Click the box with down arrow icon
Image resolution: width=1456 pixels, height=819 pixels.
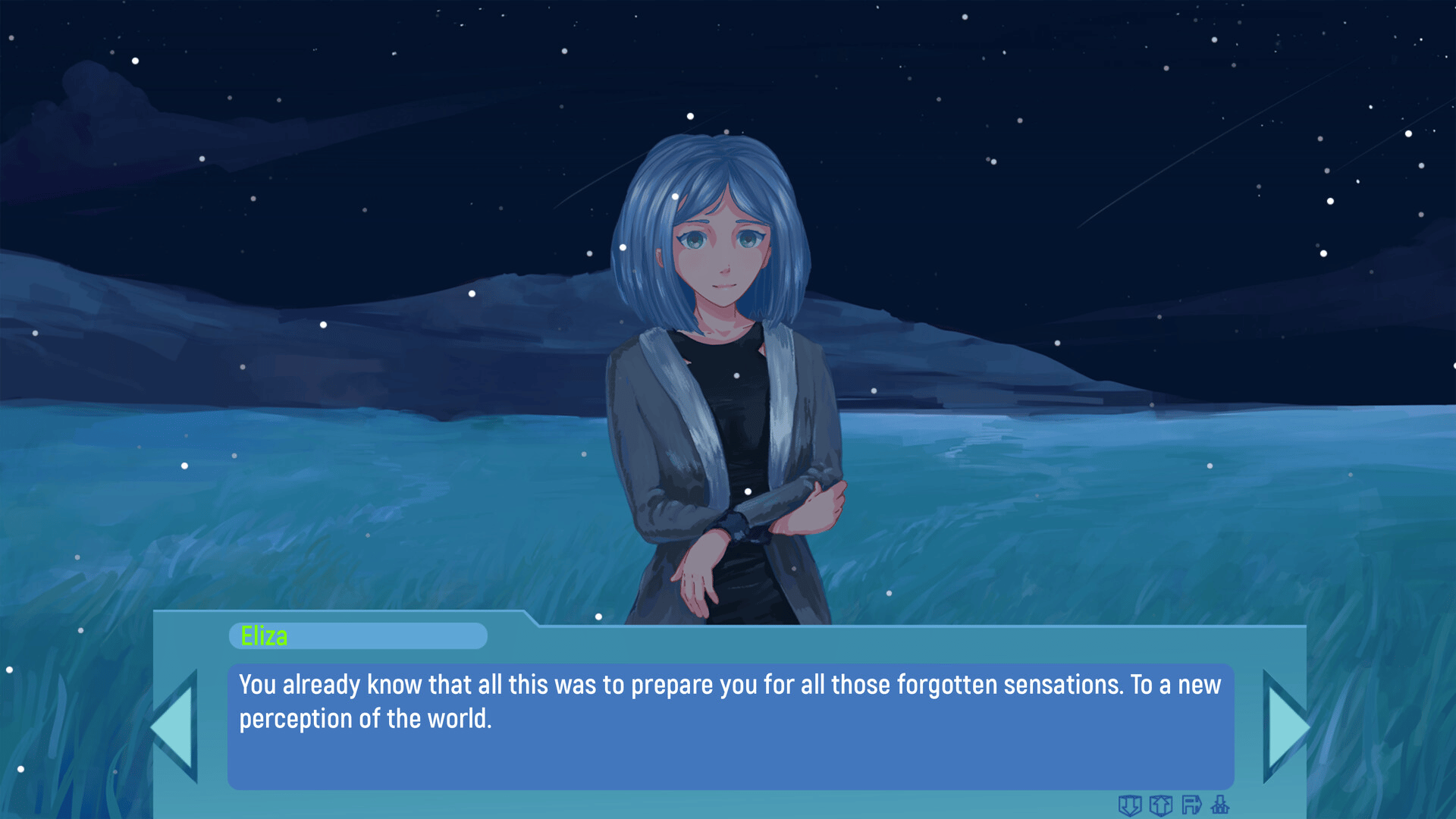[1130, 805]
